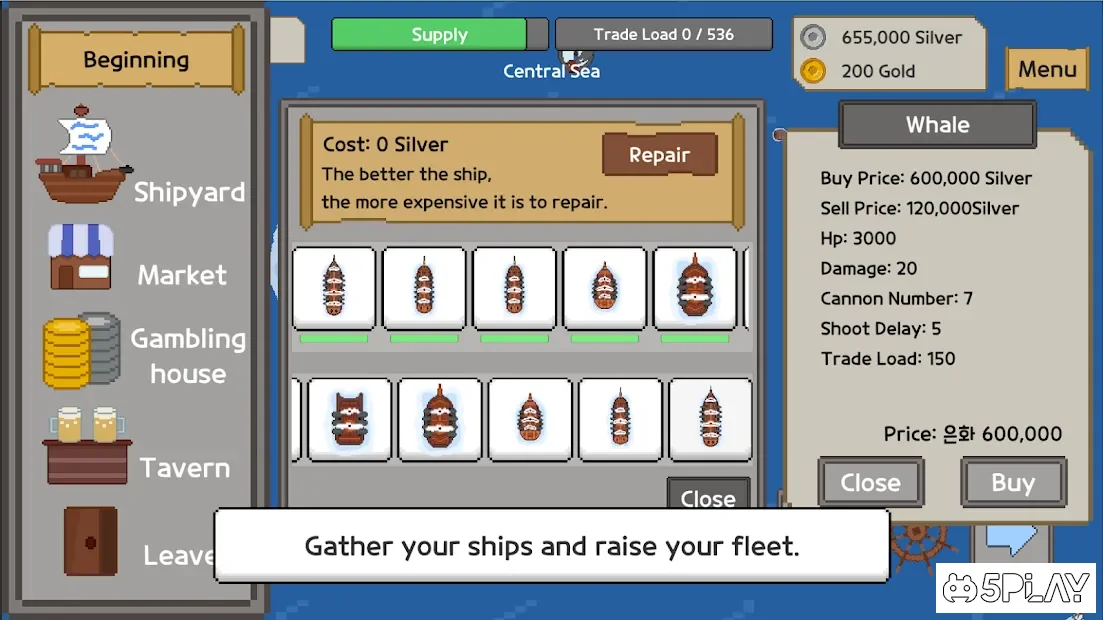Buy the Whale ship
Image resolution: width=1103 pixels, height=620 pixels.
pyautogui.click(x=1012, y=483)
